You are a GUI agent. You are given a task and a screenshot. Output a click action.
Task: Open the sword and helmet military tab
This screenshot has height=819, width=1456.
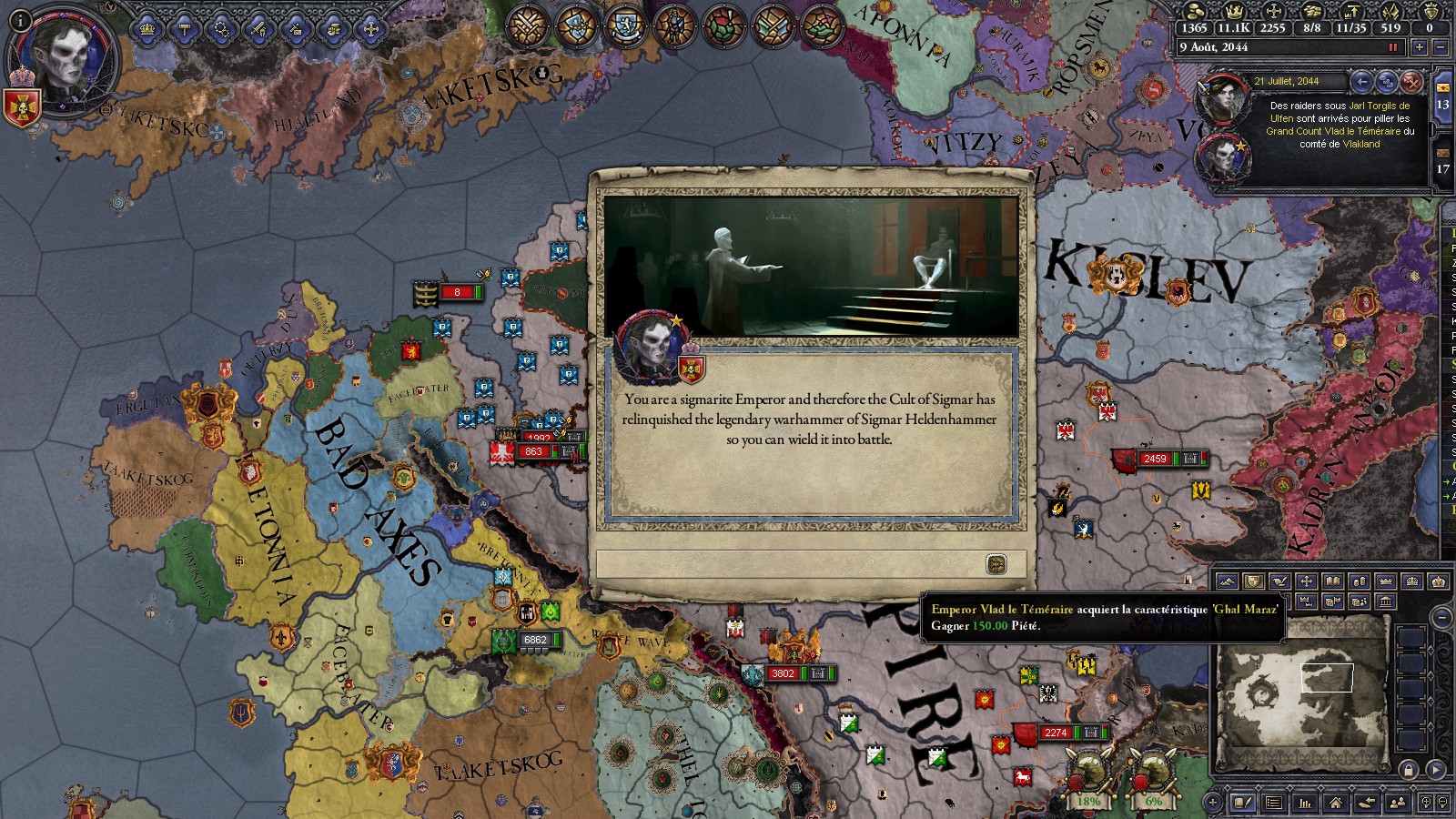tap(258, 29)
